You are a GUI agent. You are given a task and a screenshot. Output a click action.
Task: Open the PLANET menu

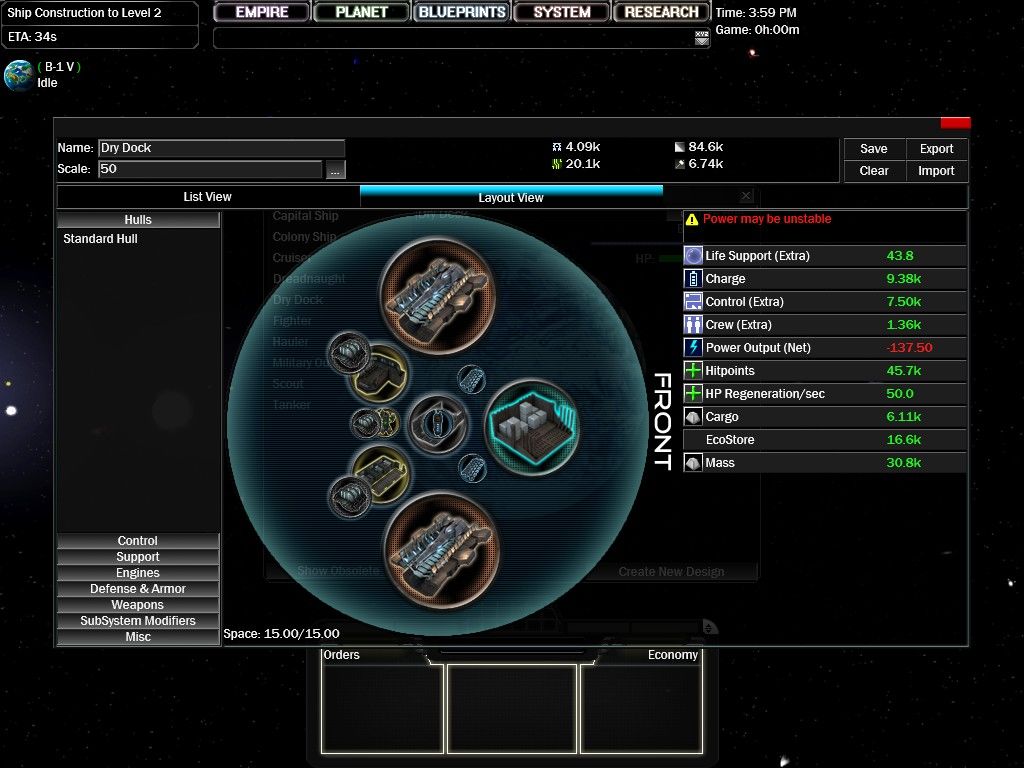(362, 12)
